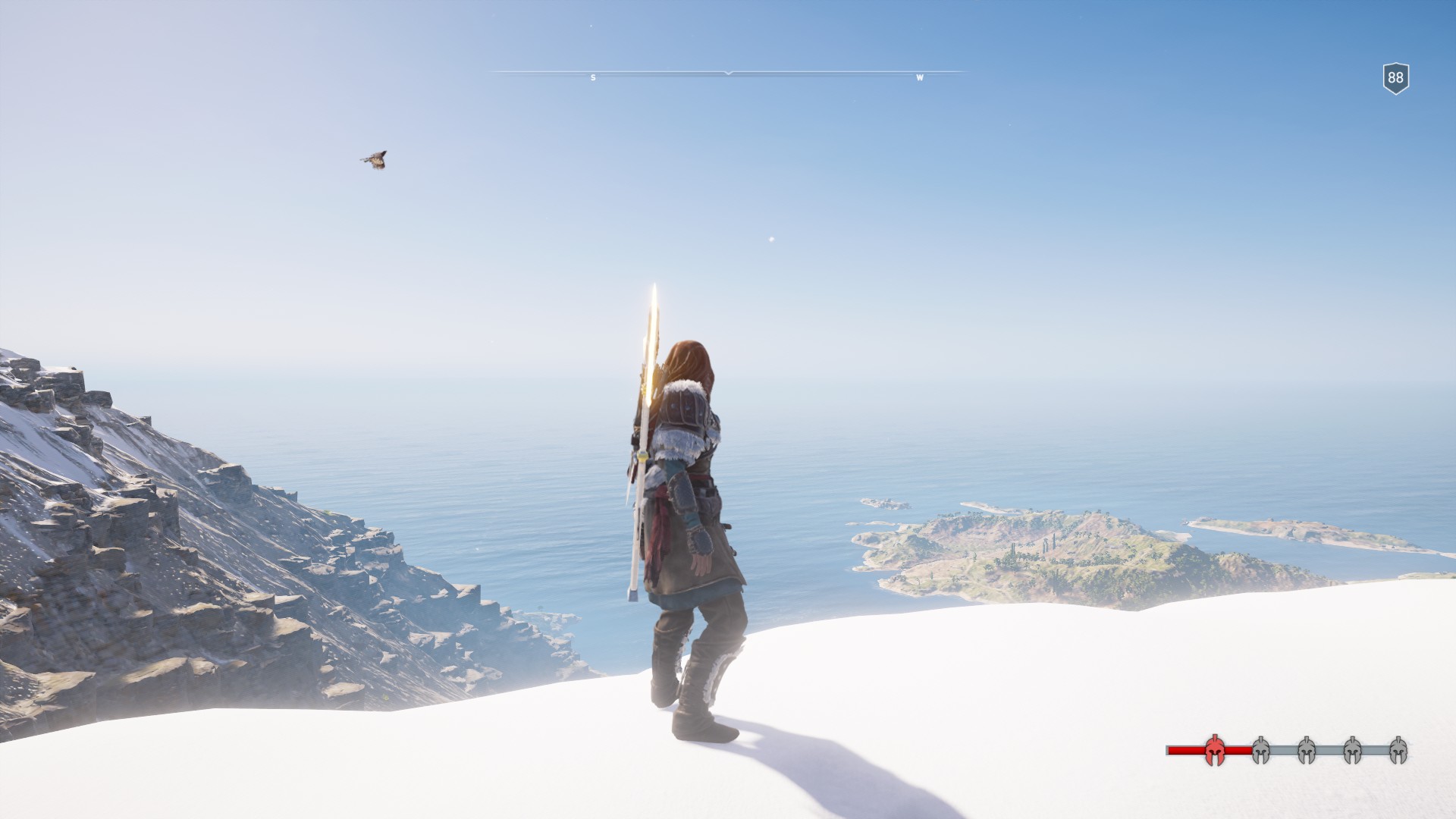Select the compass bar at the top

(728, 74)
